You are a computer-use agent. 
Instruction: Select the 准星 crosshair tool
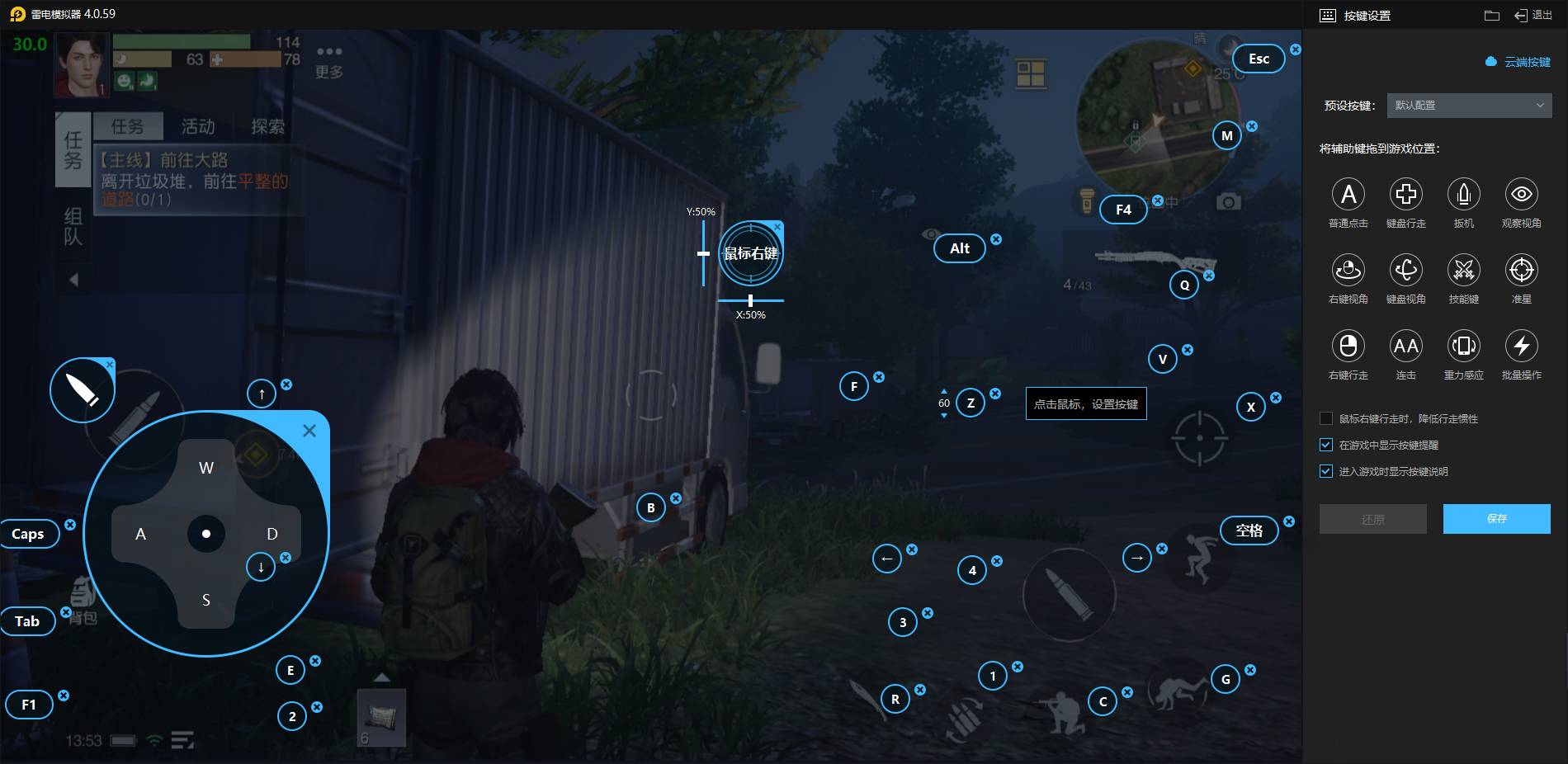(1522, 271)
